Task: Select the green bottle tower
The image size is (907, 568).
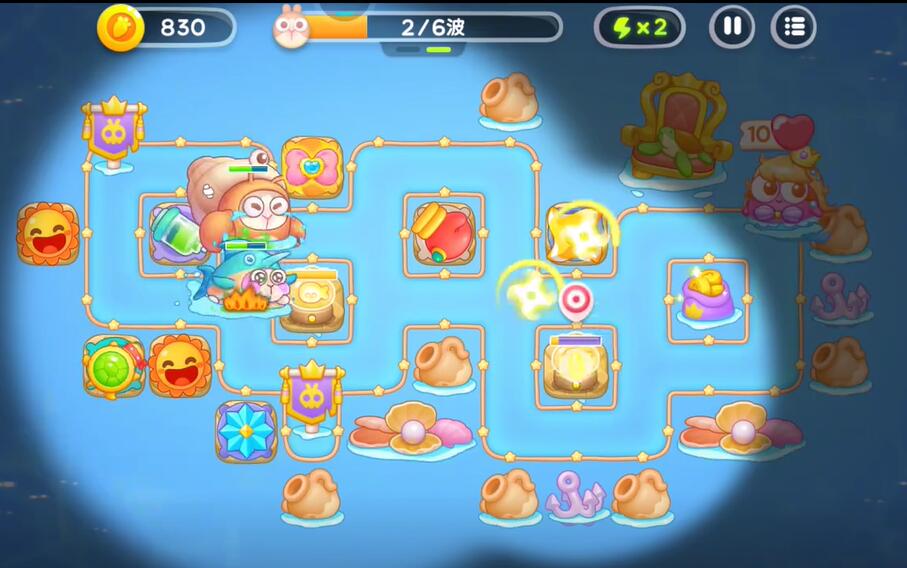Action: (177, 236)
